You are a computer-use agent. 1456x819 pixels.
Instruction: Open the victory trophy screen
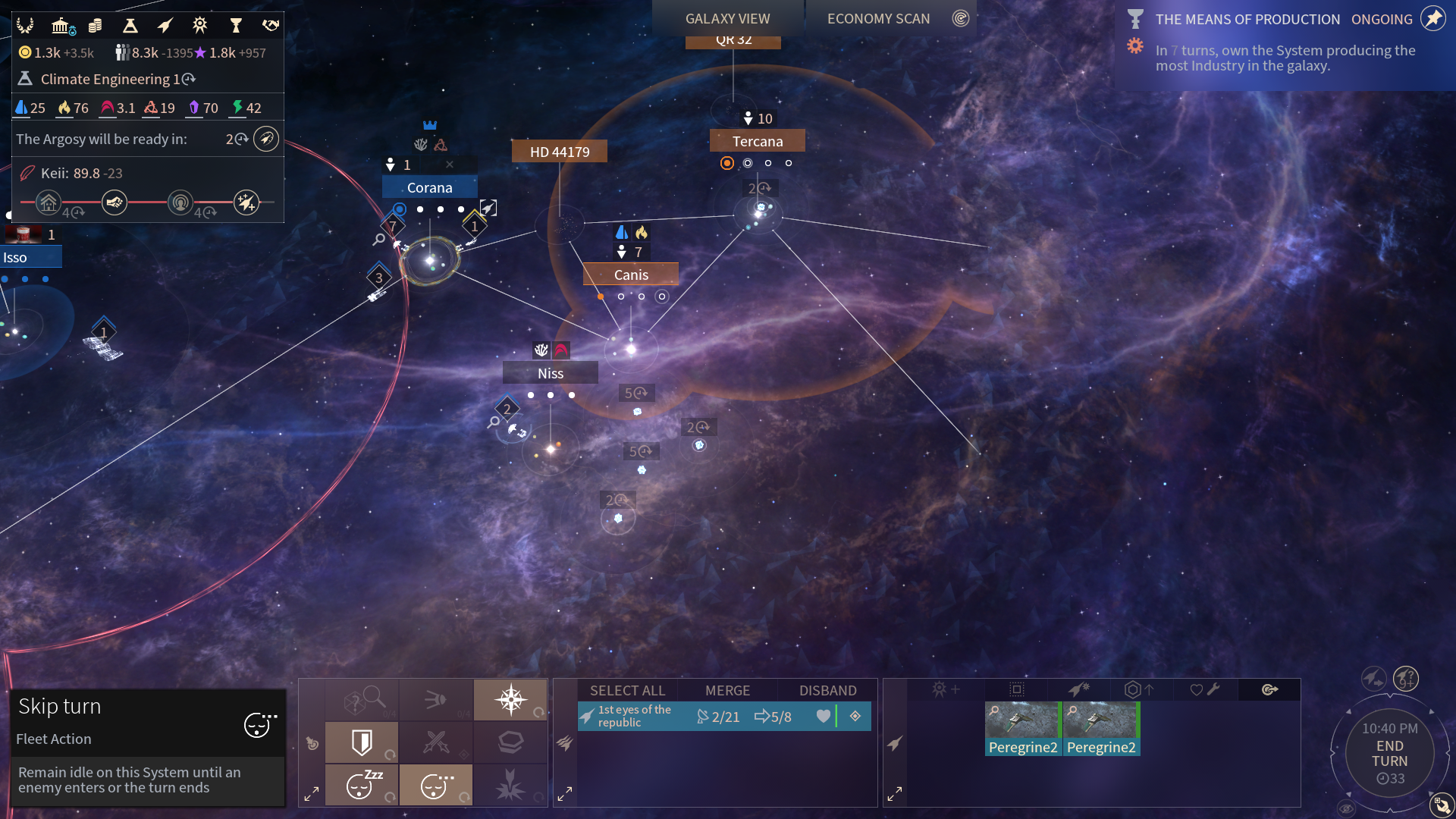(236, 26)
